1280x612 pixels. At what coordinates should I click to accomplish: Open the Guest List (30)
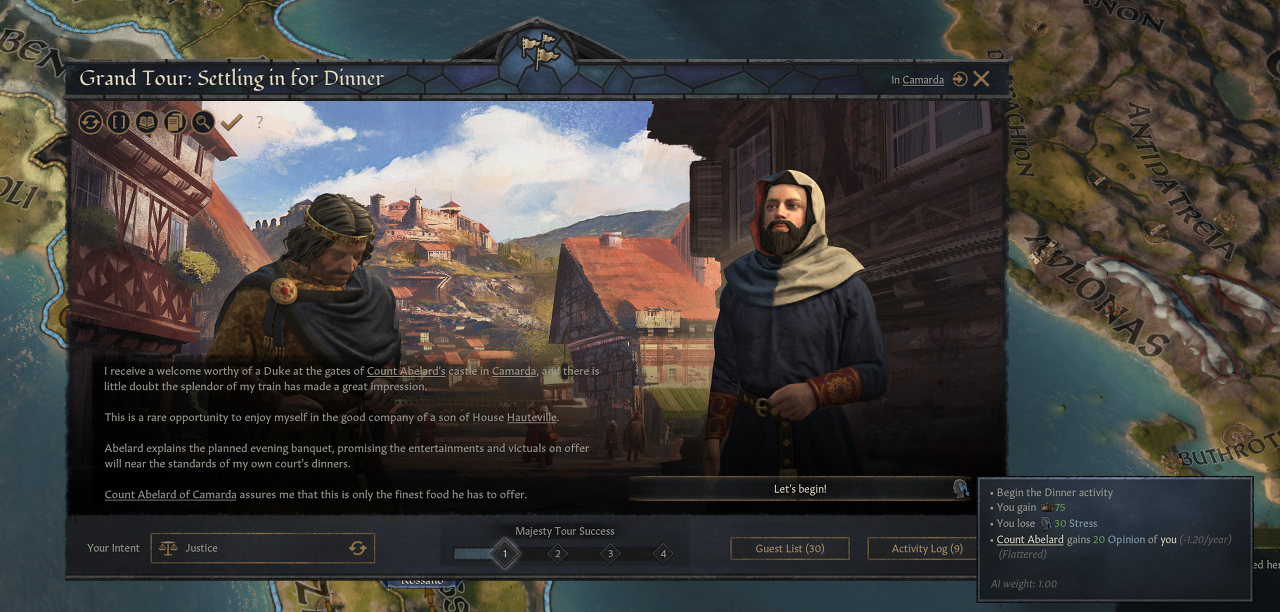coord(790,548)
